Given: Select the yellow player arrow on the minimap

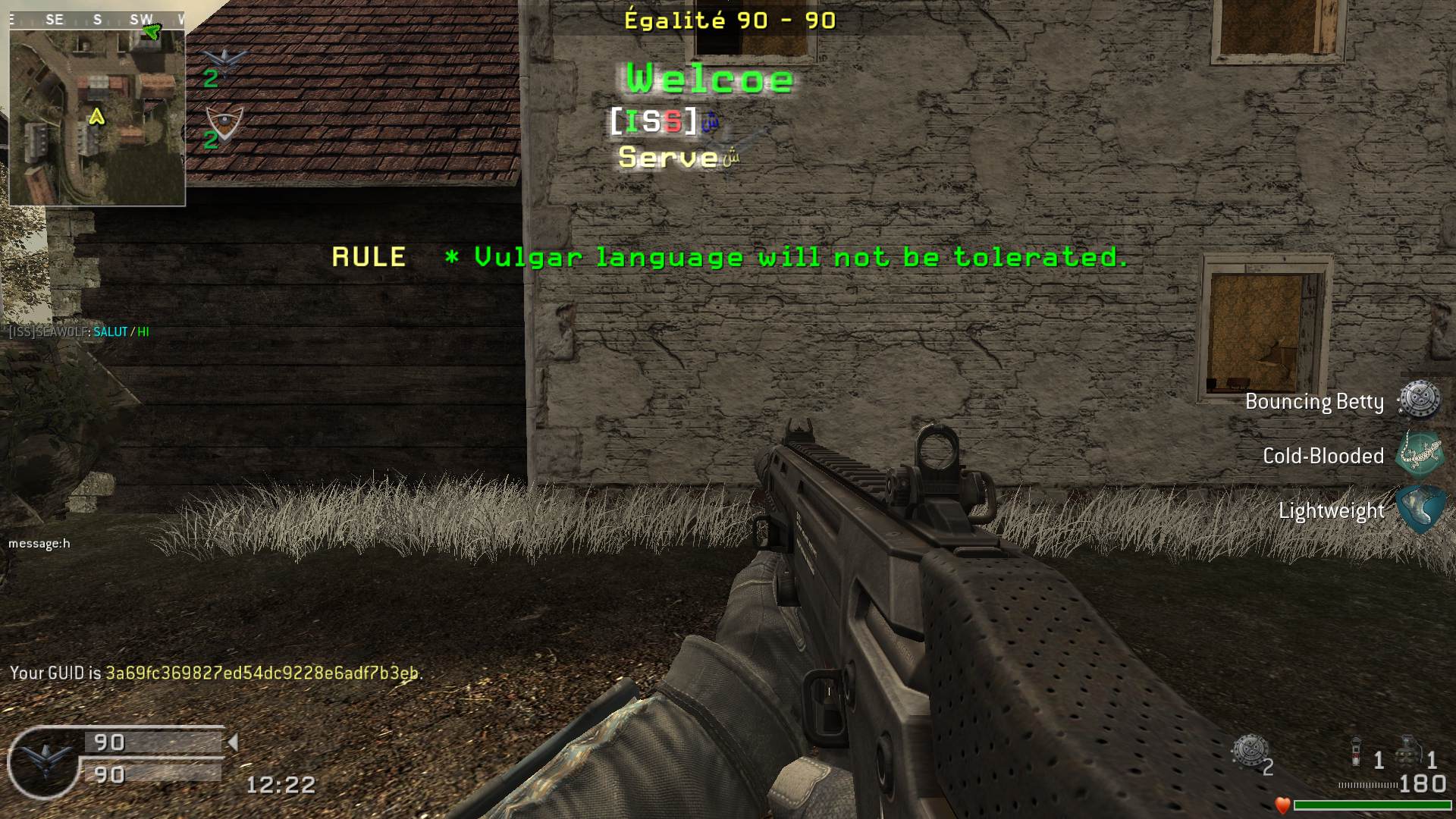Looking at the screenshot, I should 96,117.
